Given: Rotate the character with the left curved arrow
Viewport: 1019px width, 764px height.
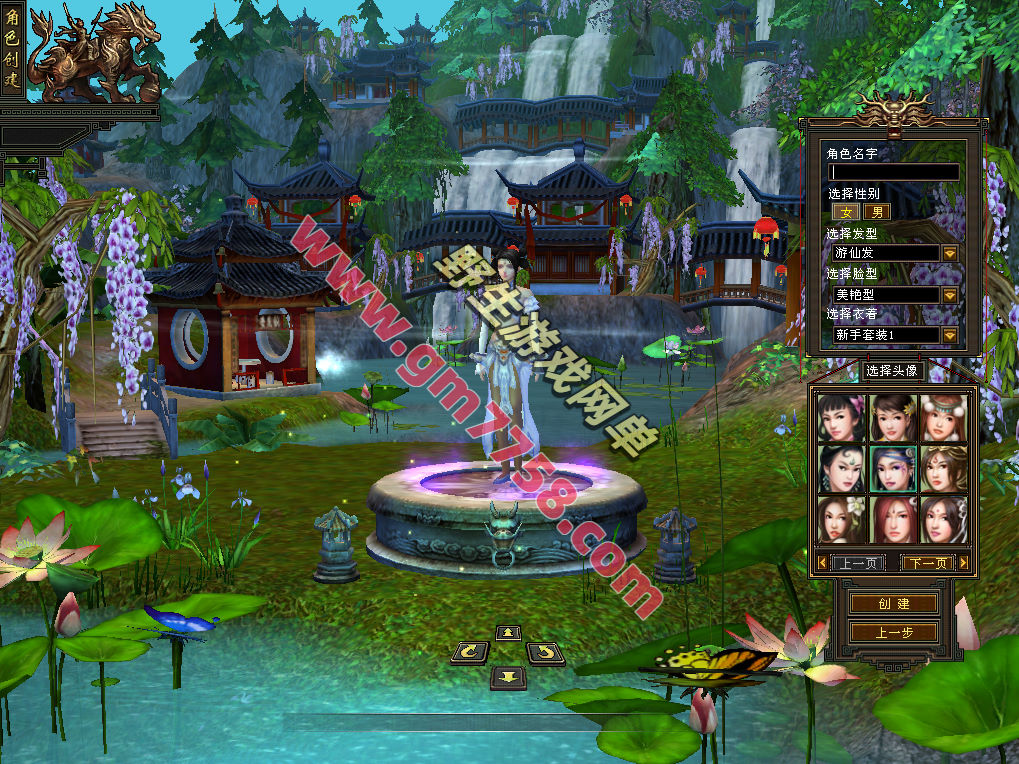Looking at the screenshot, I should 470,653.
